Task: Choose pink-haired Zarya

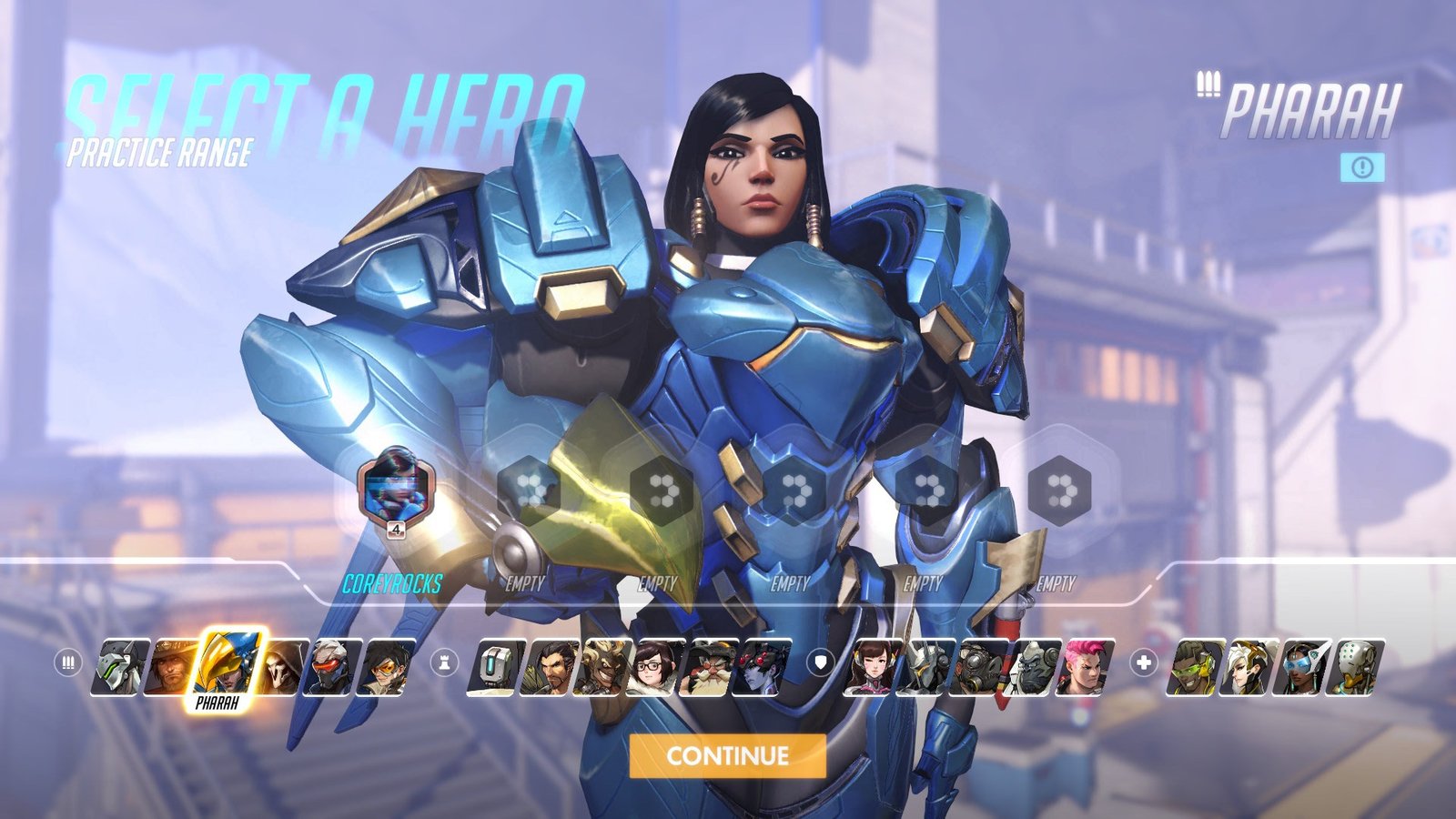Action: tap(1085, 667)
